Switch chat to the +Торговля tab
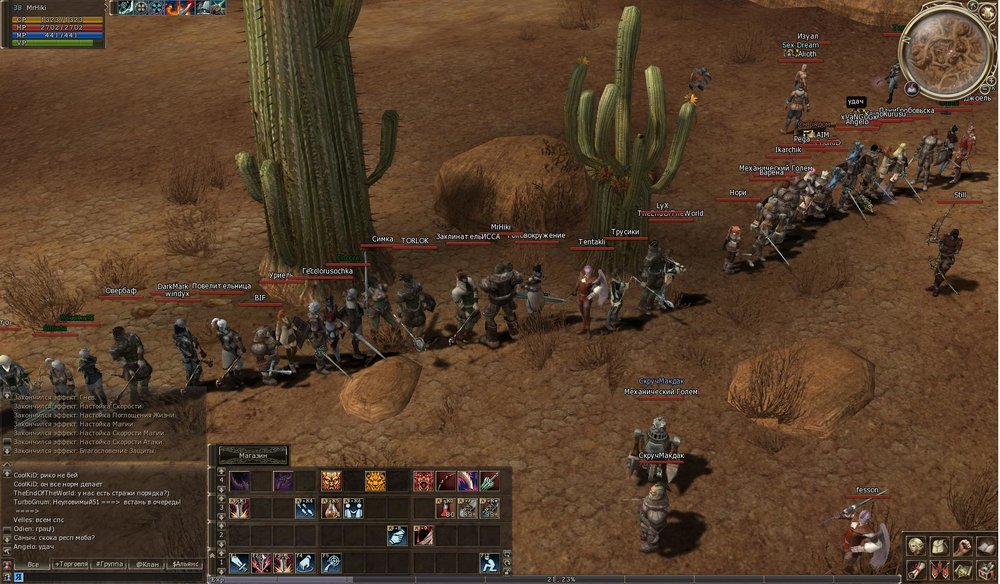 pos(72,565)
